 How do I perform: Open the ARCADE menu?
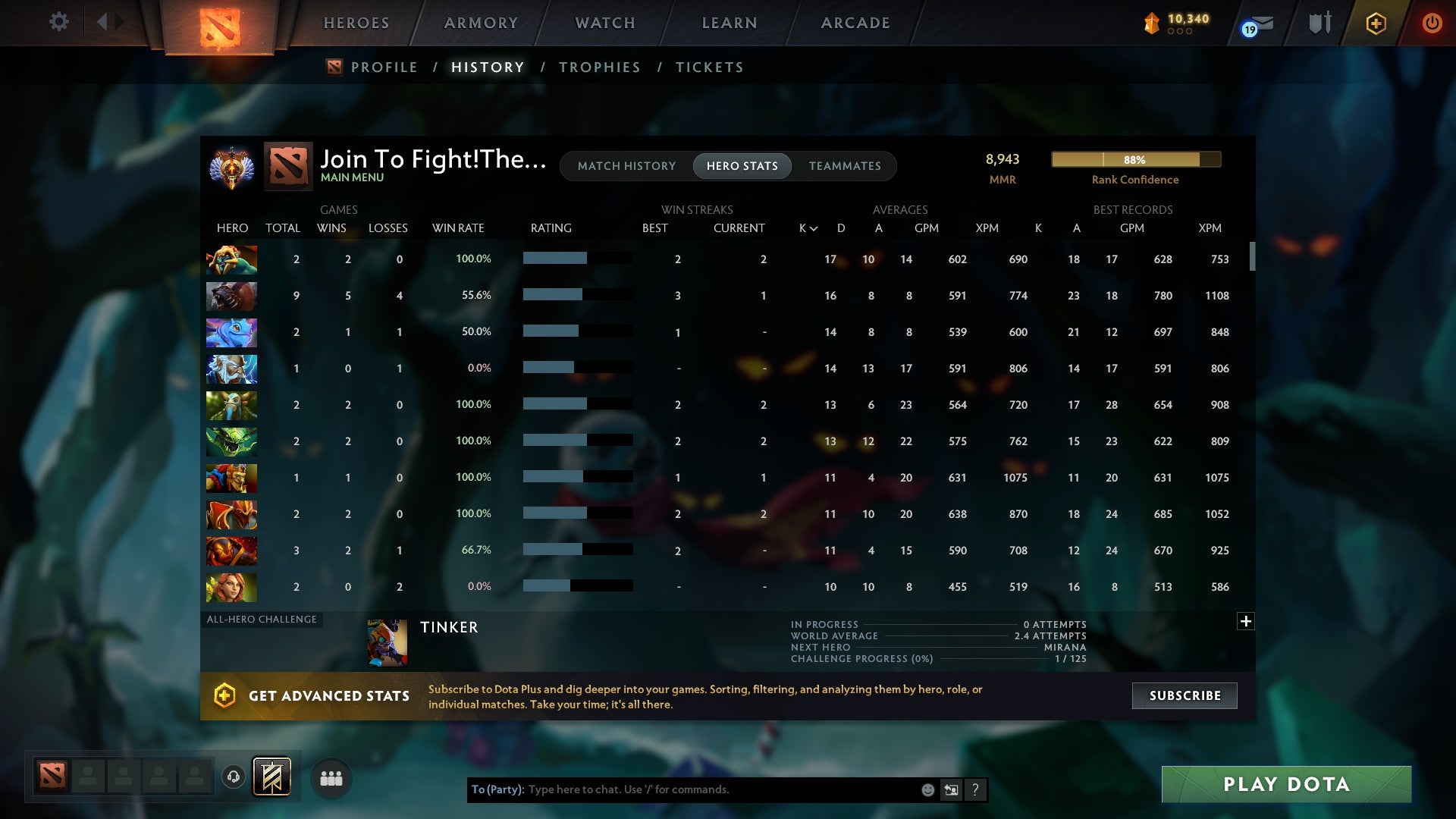point(855,23)
